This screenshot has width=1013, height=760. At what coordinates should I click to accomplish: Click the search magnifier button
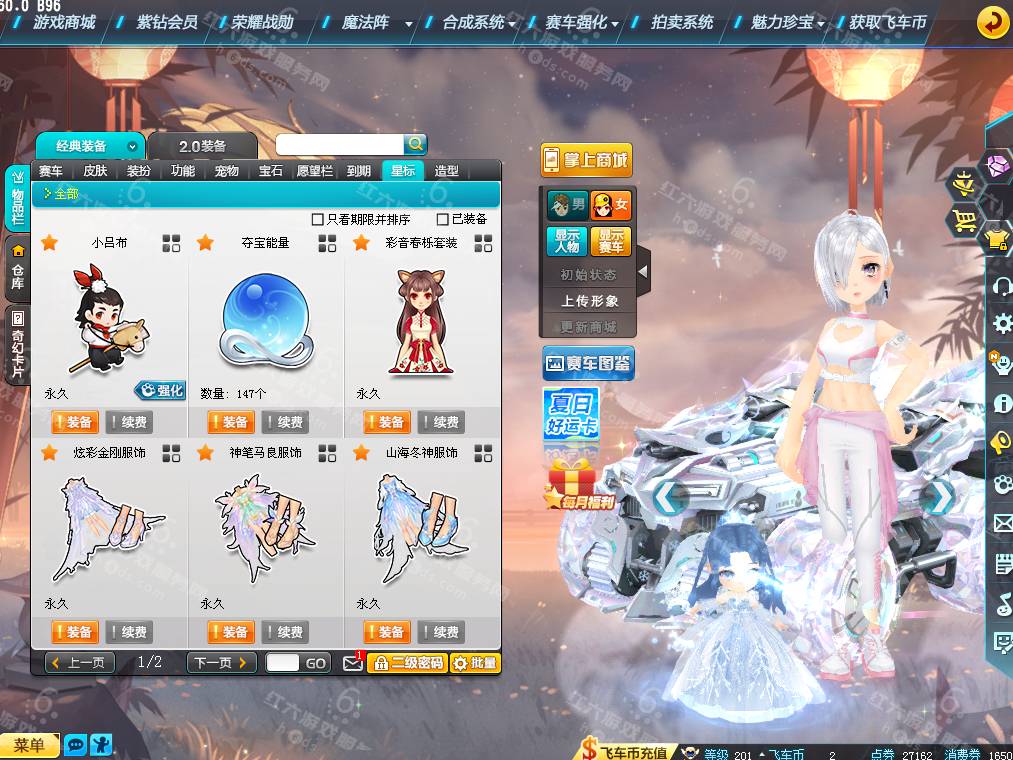pyautogui.click(x=415, y=145)
